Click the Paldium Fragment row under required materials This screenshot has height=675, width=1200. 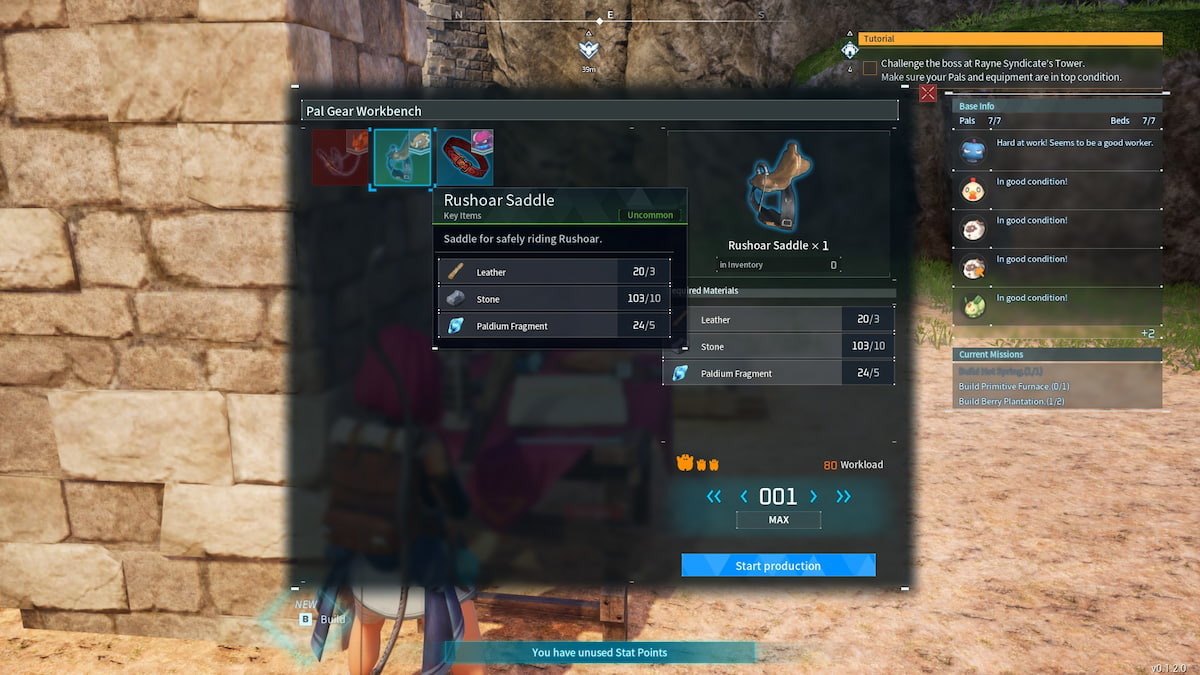[x=780, y=373]
